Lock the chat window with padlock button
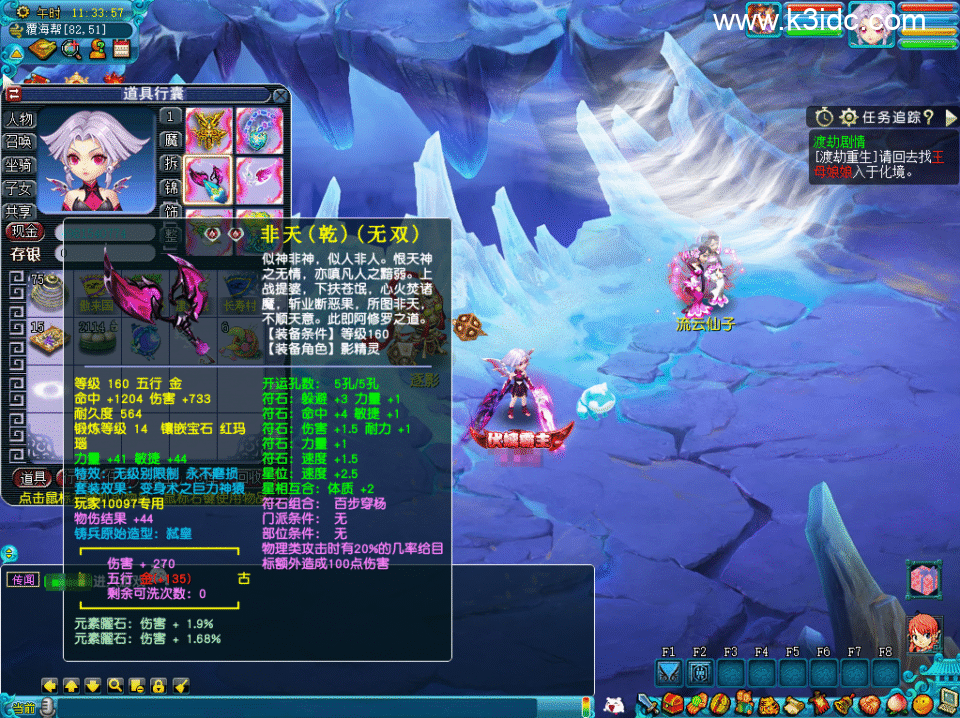This screenshot has width=960, height=718. pyautogui.click(x=158, y=685)
